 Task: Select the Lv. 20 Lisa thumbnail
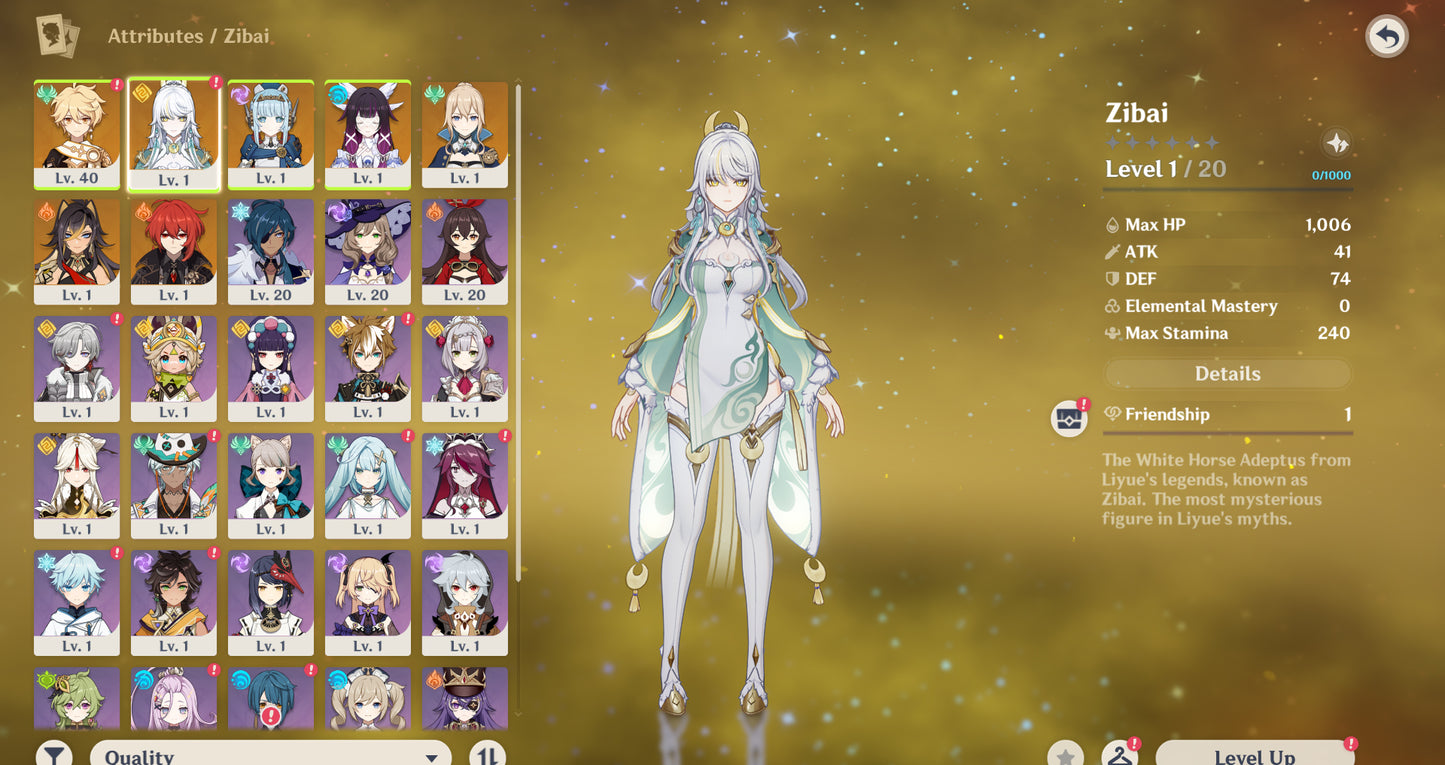(x=368, y=251)
